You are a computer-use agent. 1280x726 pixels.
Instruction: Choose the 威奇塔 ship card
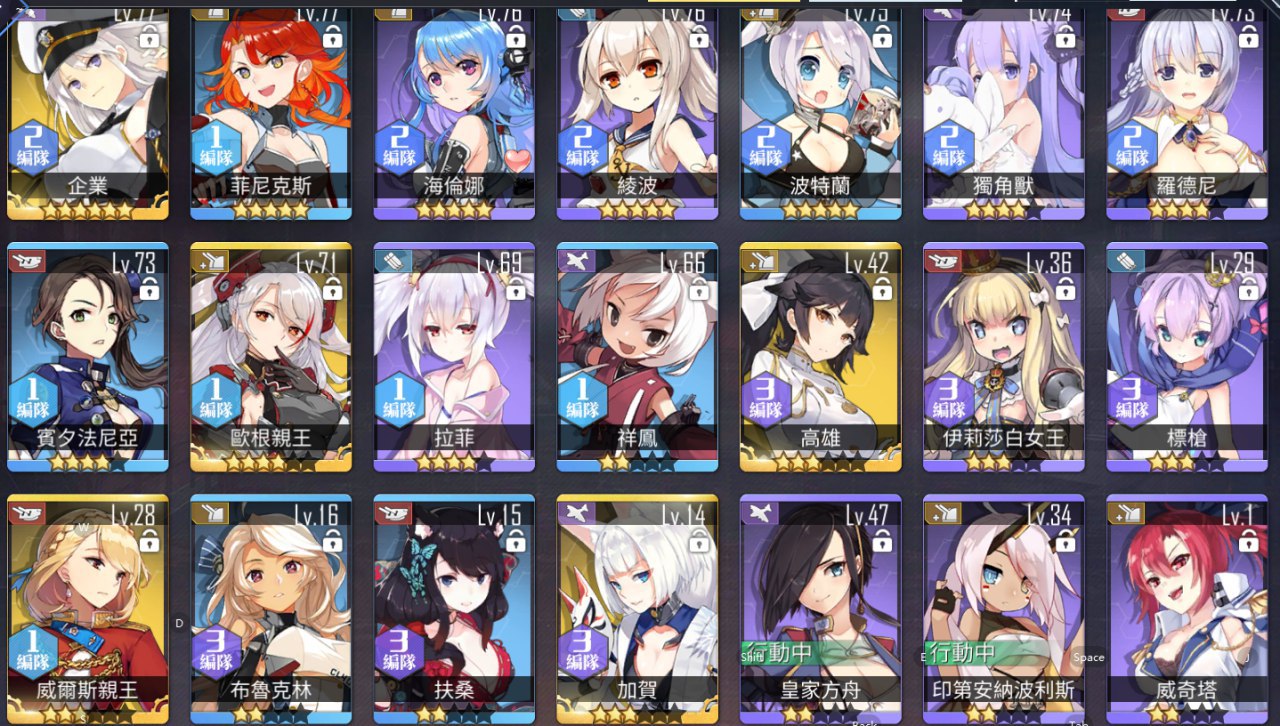1187,605
